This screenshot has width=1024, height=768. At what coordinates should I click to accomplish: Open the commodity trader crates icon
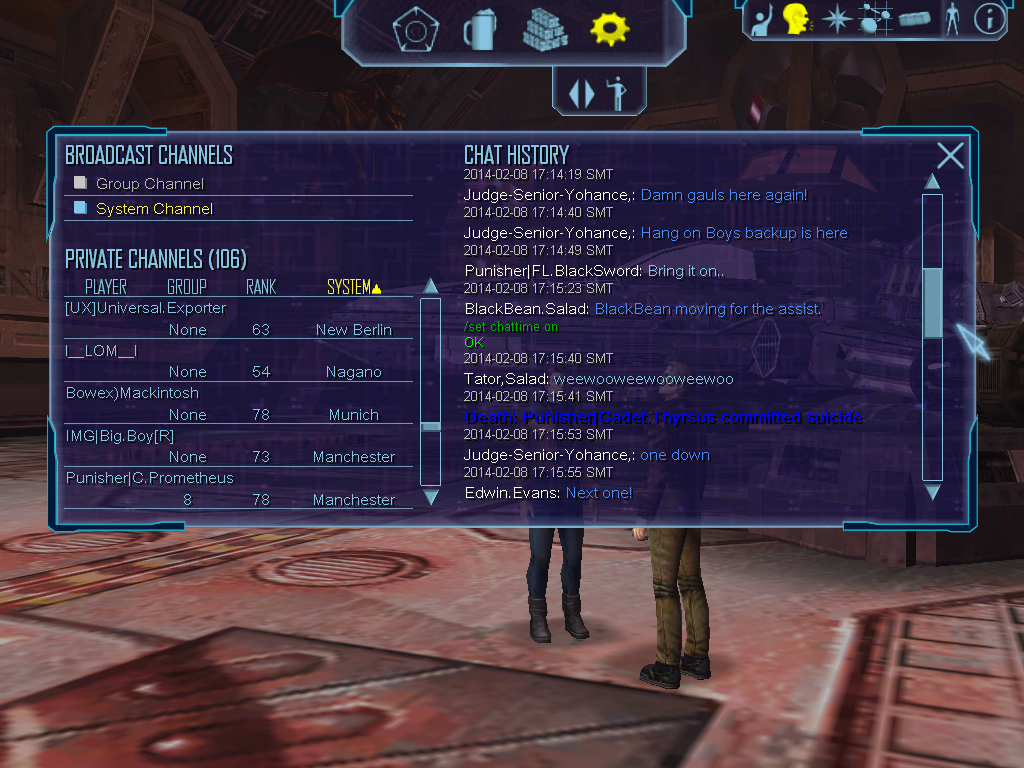[x=545, y=30]
